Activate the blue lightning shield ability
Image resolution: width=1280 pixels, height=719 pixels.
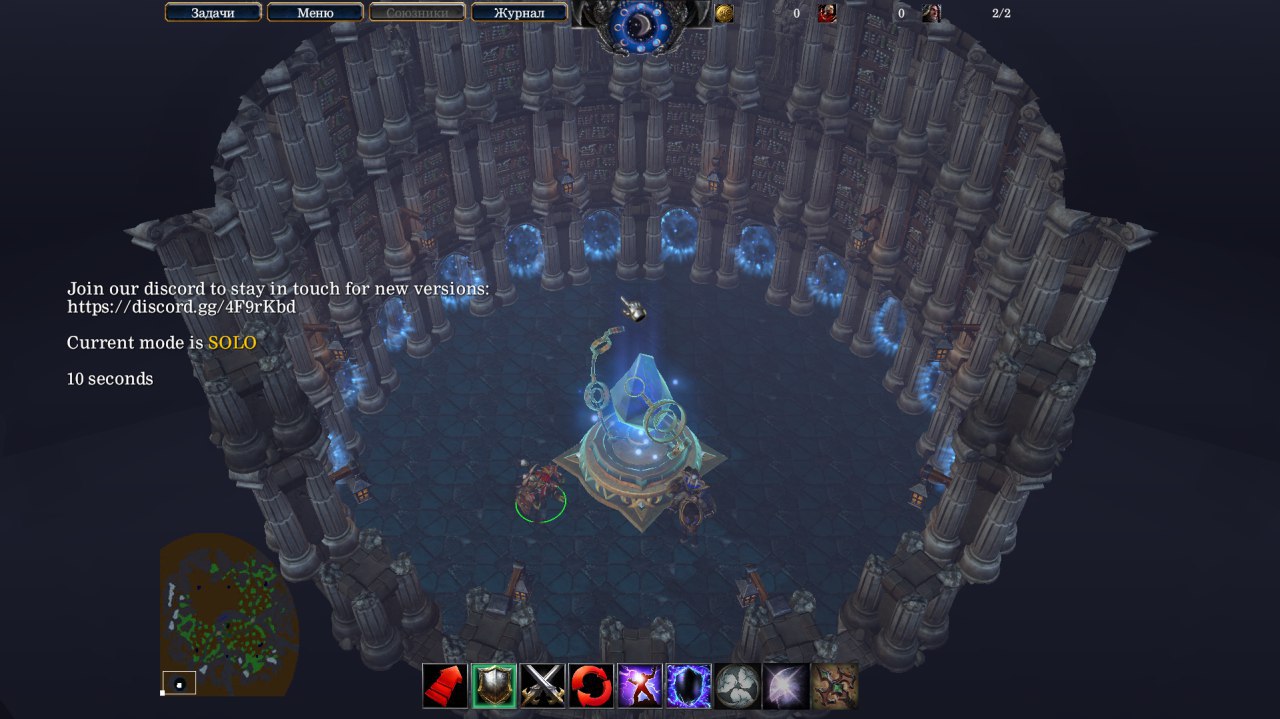[689, 686]
